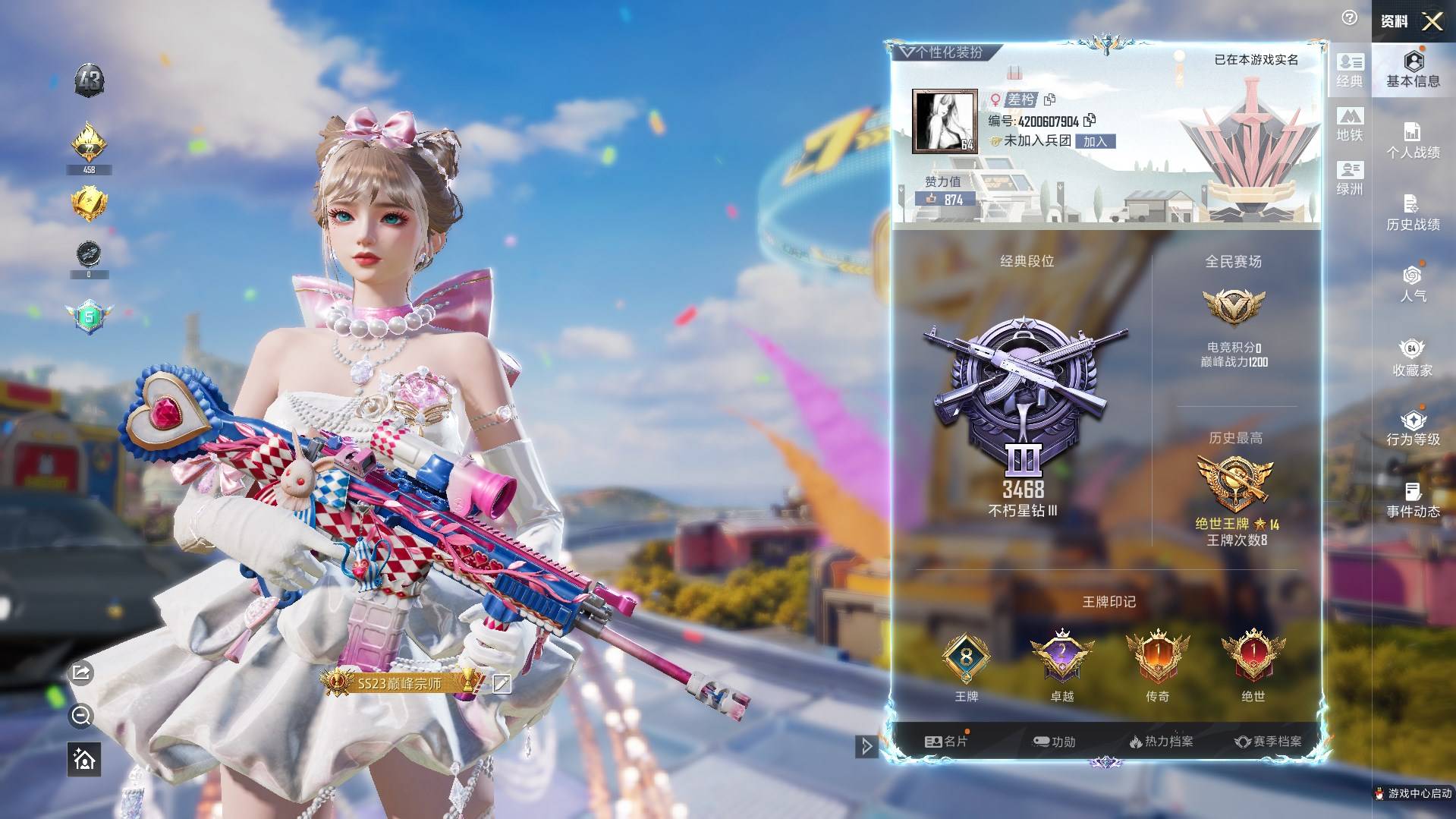This screenshot has height=819, width=1456.
Task: Open the help question mark icon
Action: [x=1349, y=17]
